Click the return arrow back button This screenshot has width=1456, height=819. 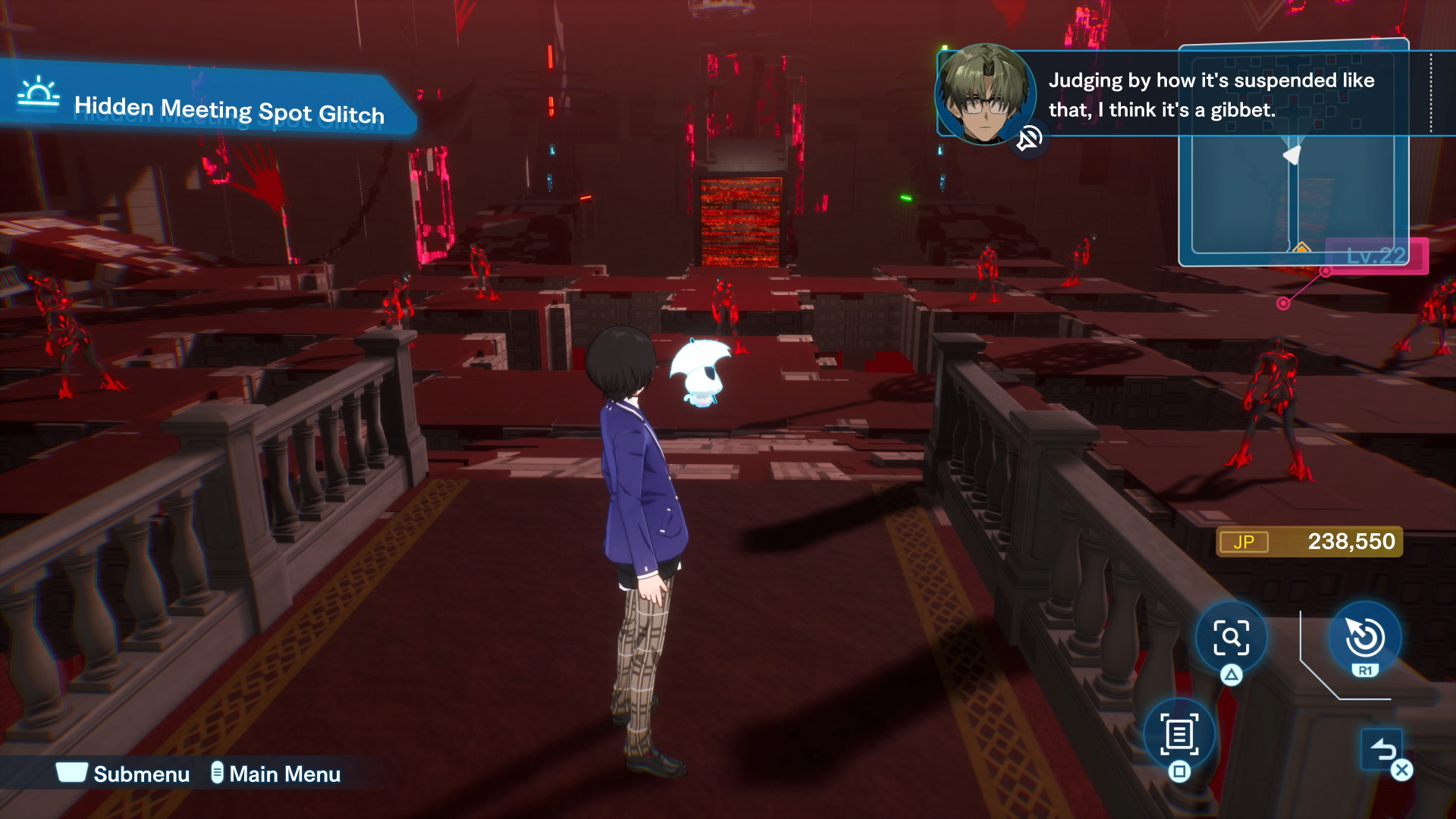(1382, 750)
